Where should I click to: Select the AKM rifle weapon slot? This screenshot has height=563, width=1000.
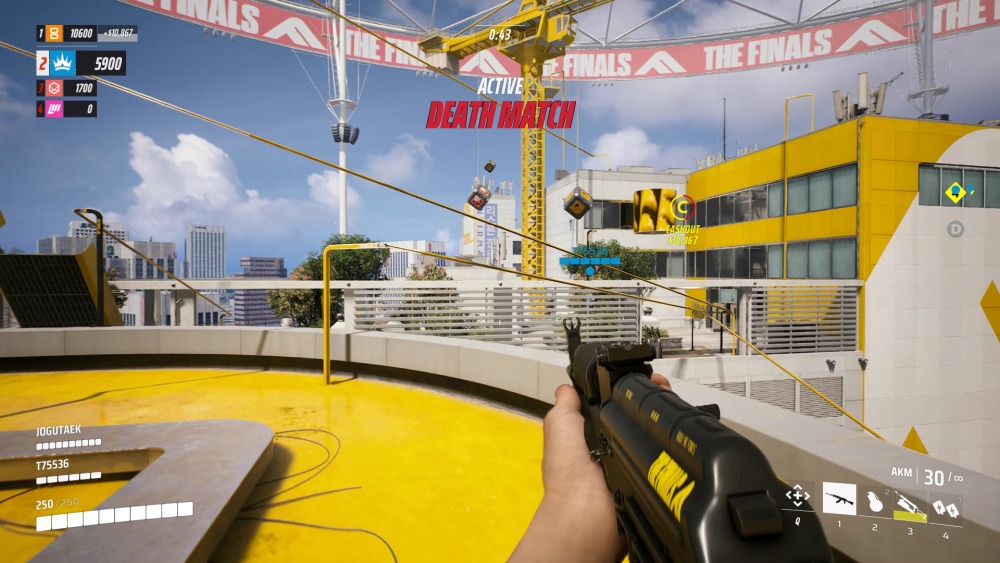pyautogui.click(x=839, y=498)
